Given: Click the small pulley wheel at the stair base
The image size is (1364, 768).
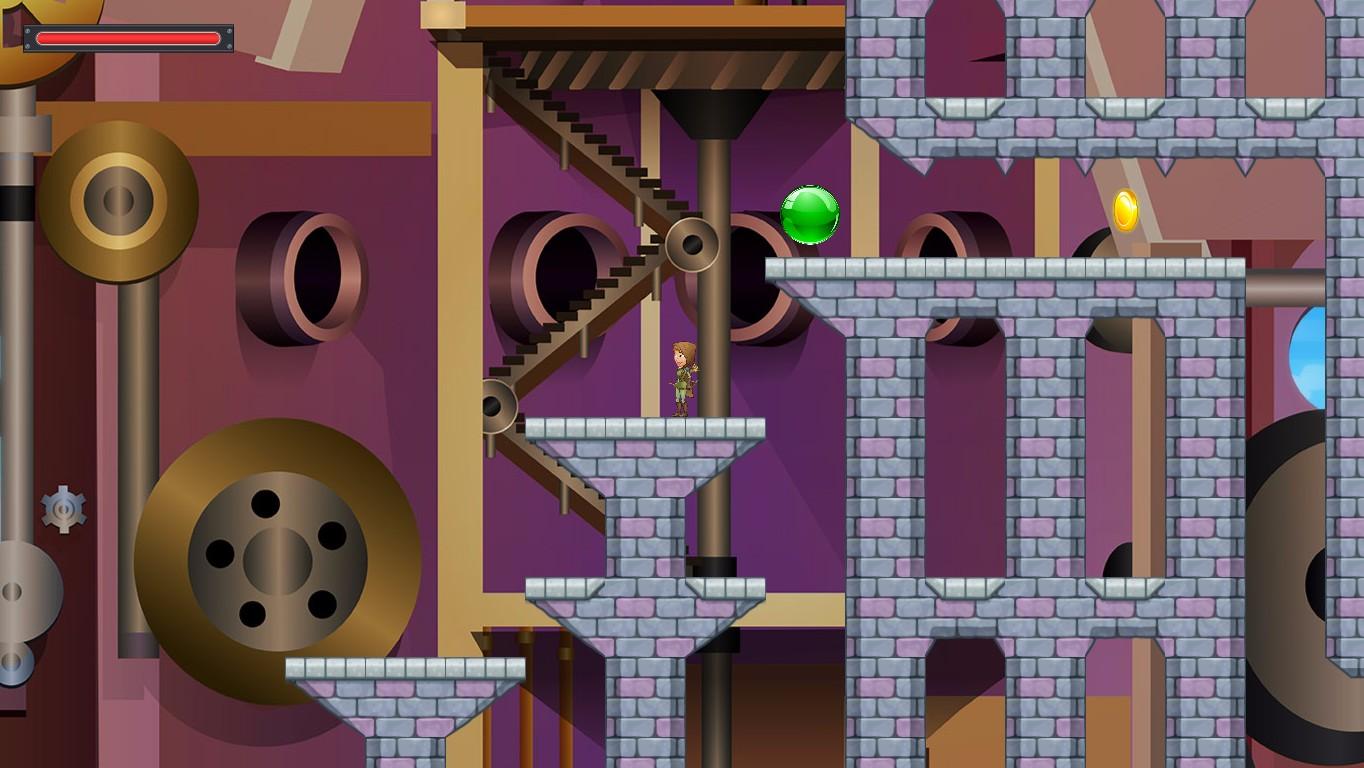Looking at the screenshot, I should (497, 404).
